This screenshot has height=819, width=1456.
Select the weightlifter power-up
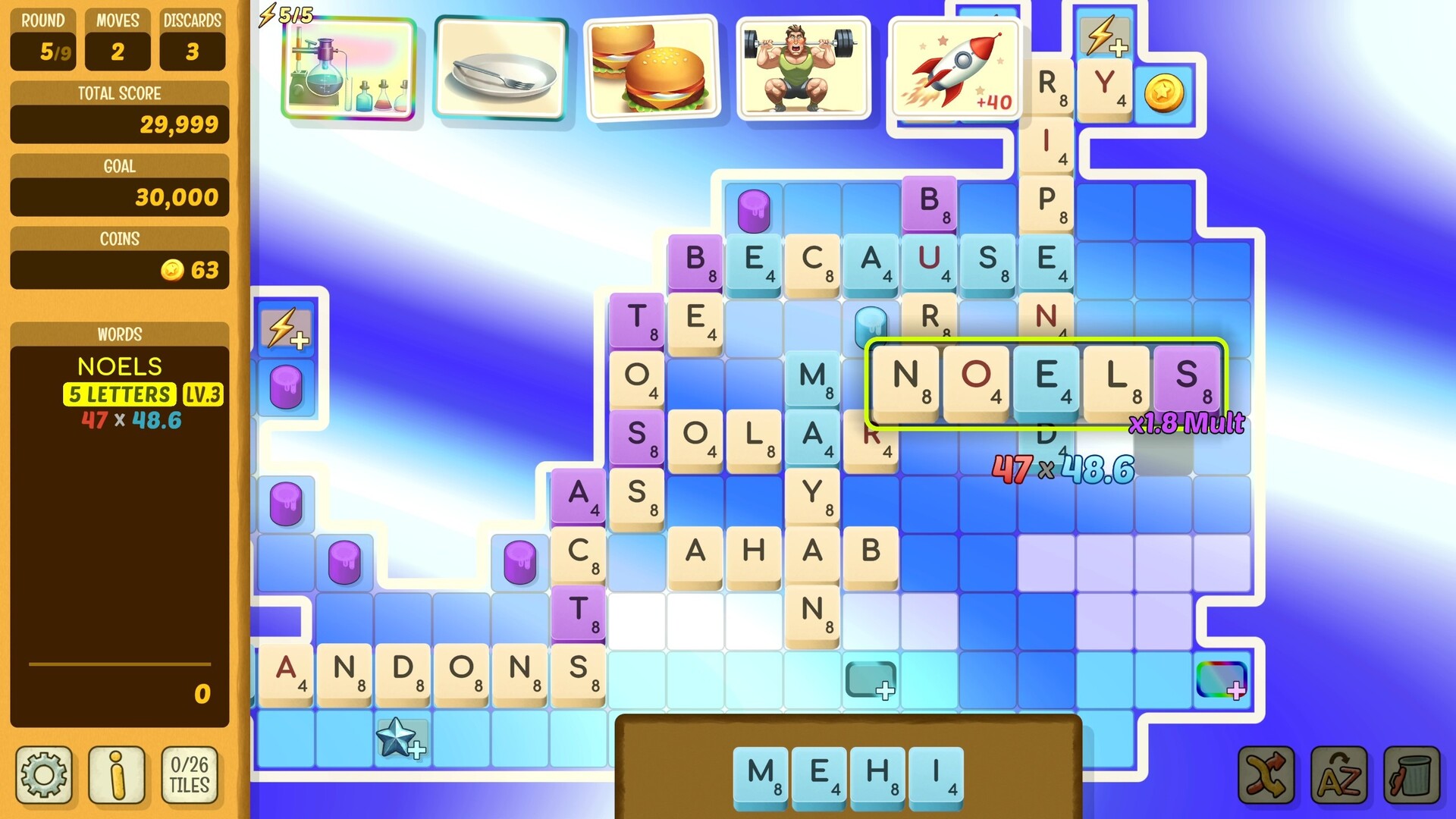pos(802,68)
